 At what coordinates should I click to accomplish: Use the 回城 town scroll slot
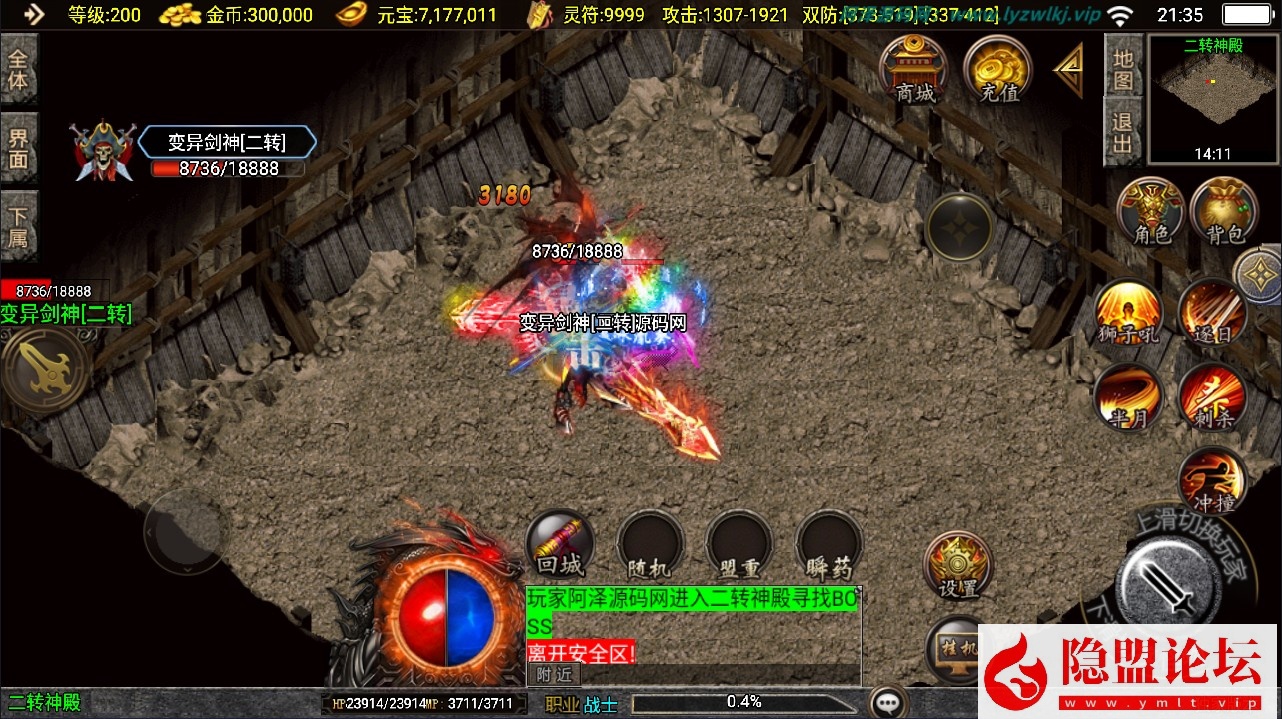pyautogui.click(x=559, y=546)
